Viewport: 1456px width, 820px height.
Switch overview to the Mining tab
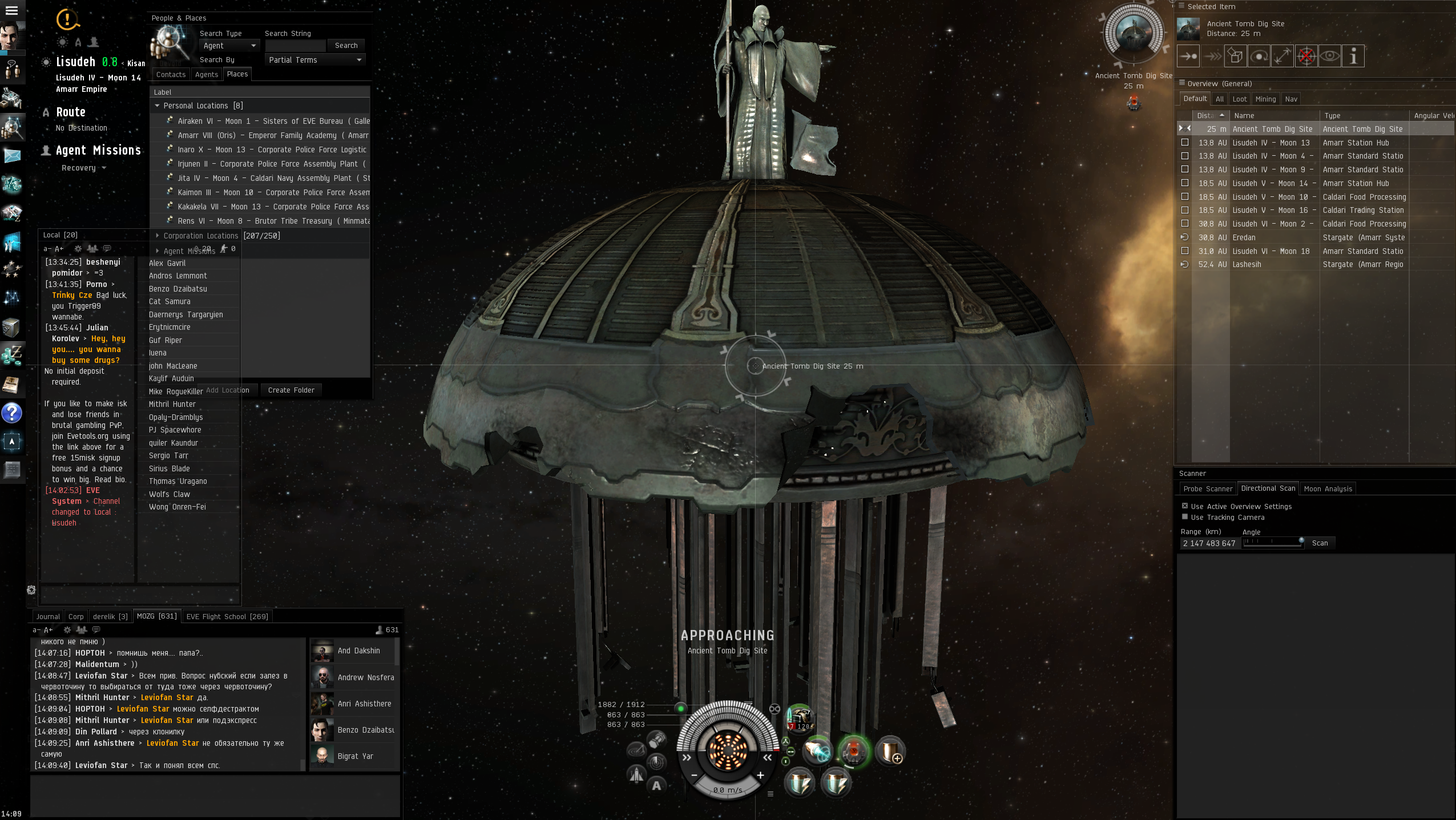click(1265, 99)
